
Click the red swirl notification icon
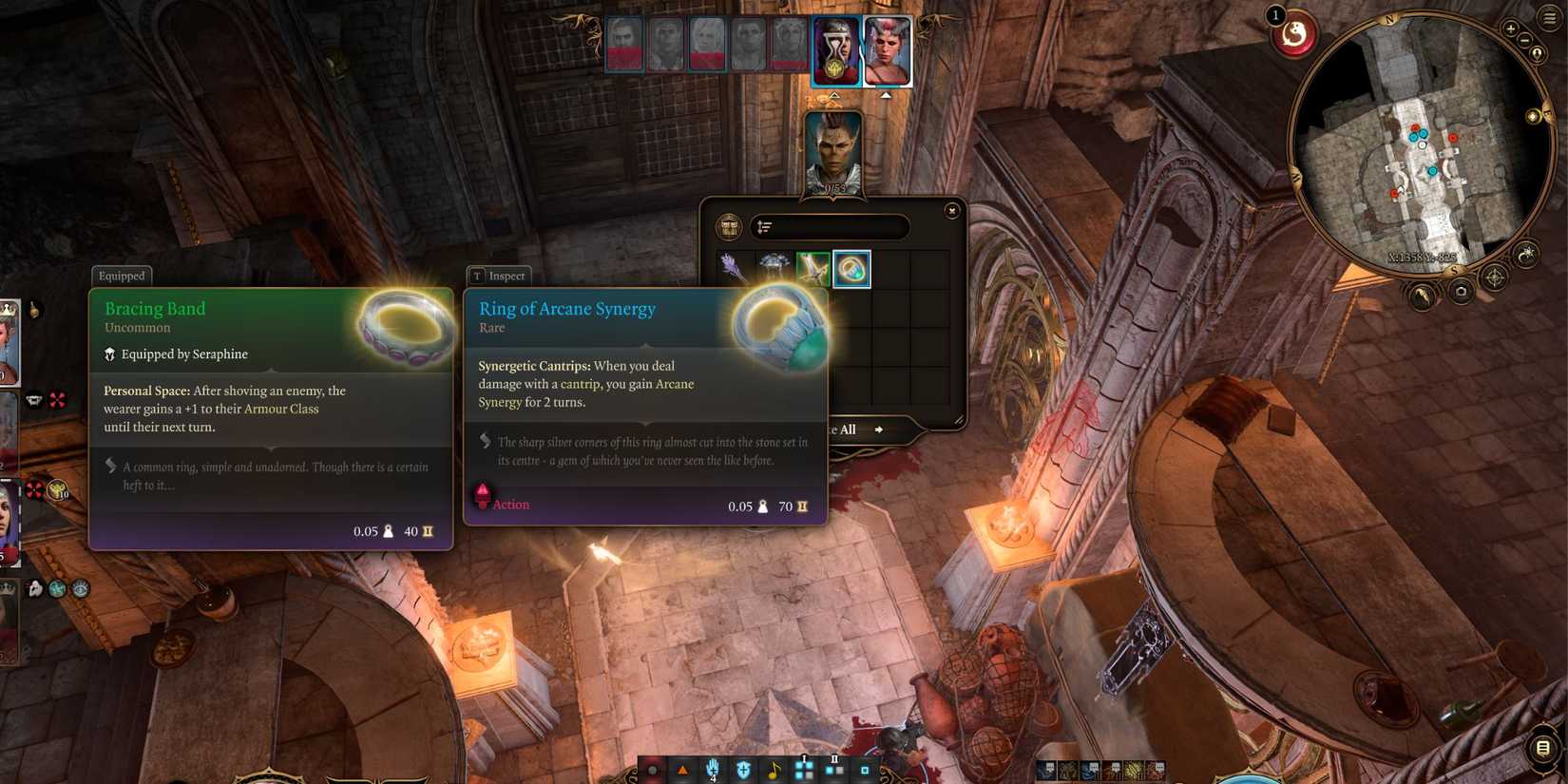pos(1294,36)
